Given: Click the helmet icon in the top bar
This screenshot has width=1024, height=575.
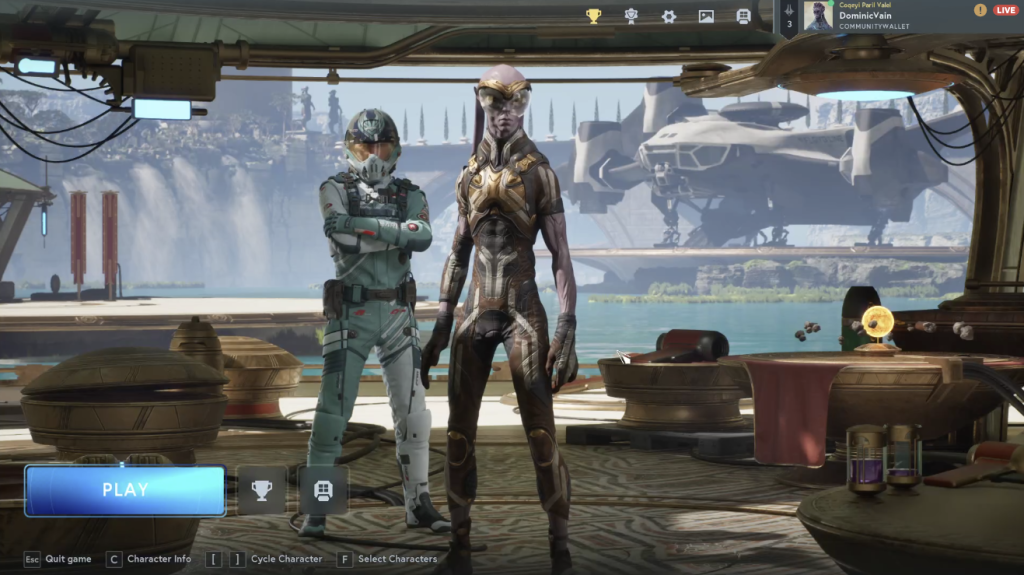Looking at the screenshot, I should (743, 16).
